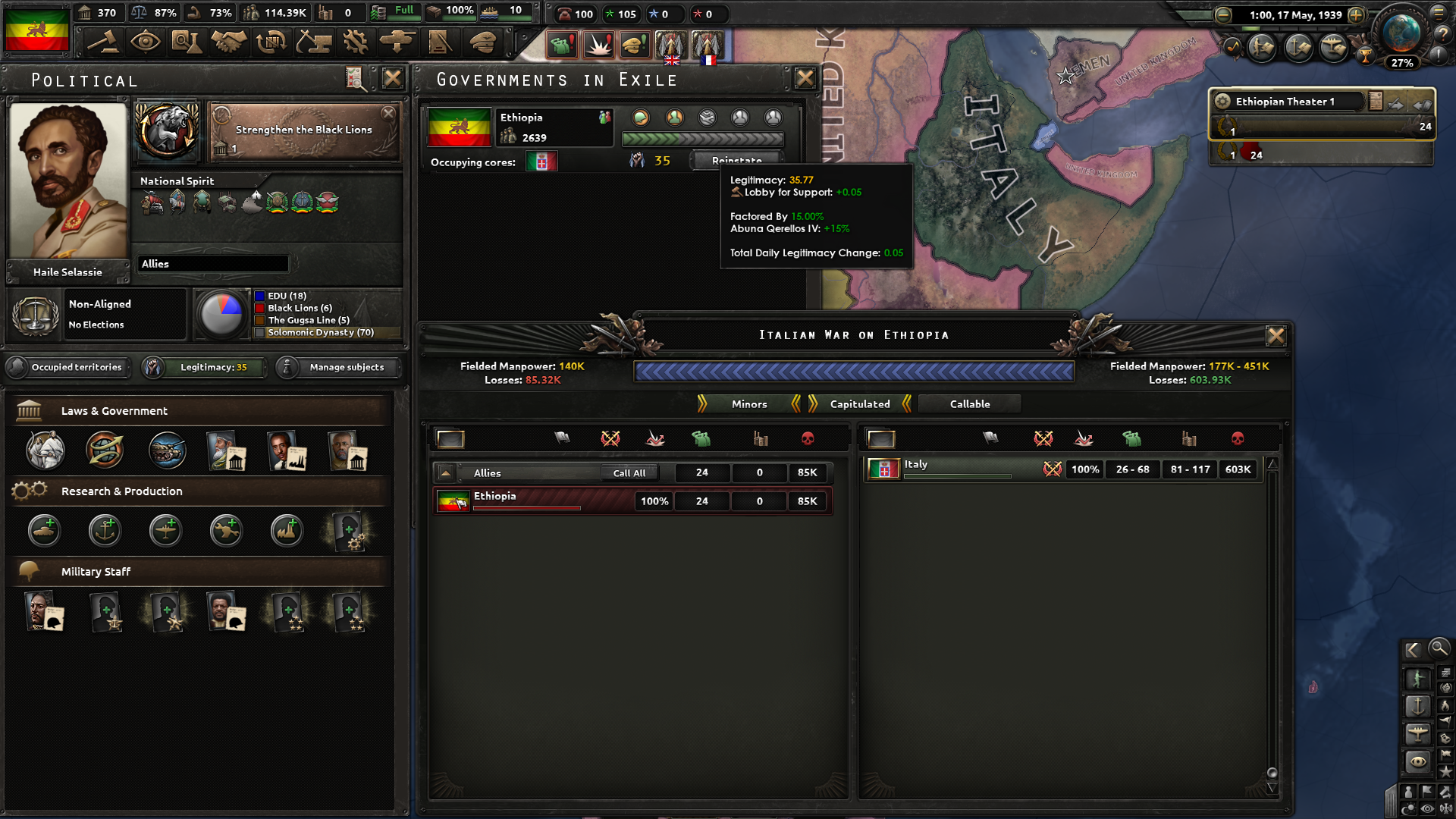Switch to the Callable tab
Screen dimensions: 1456x819
coord(969,403)
